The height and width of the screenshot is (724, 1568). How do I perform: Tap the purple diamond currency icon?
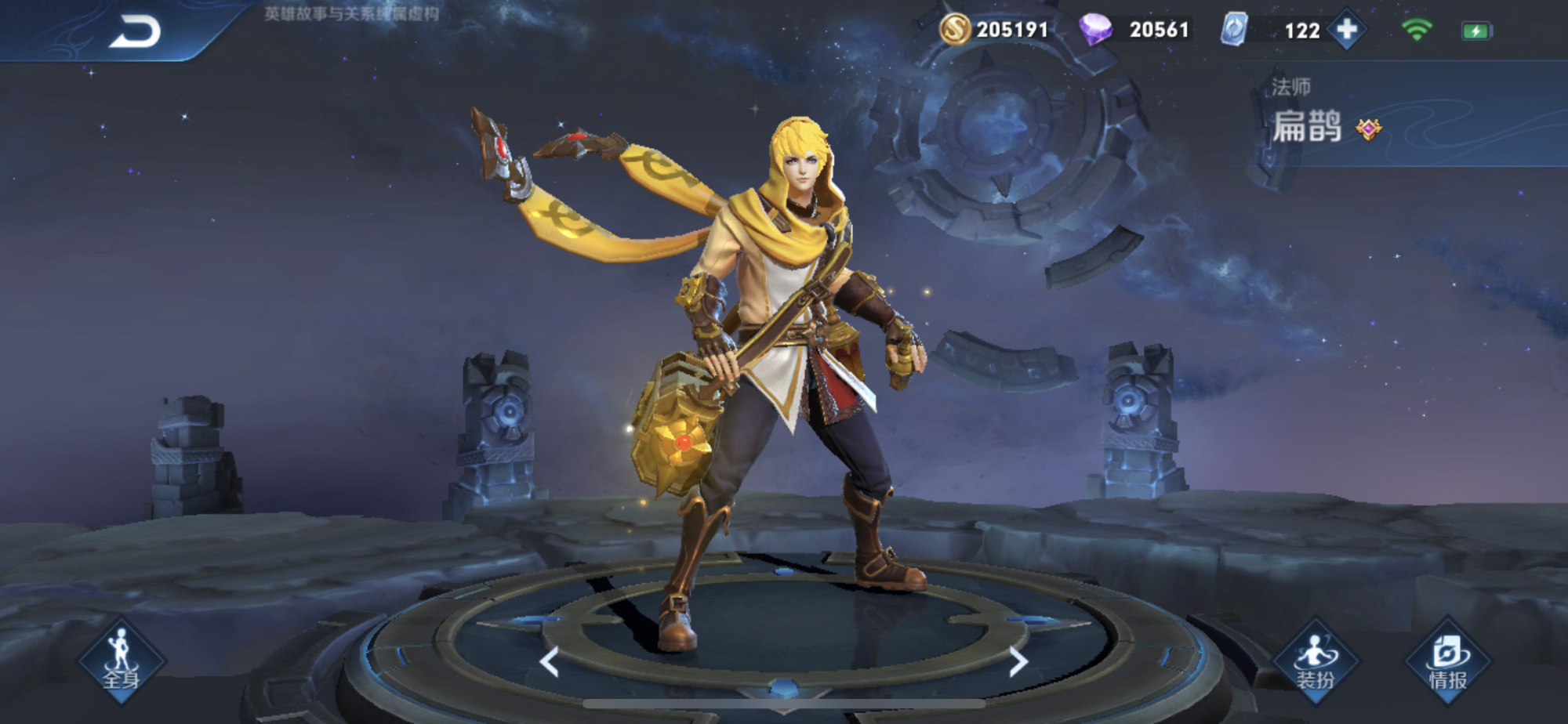coord(1094,30)
